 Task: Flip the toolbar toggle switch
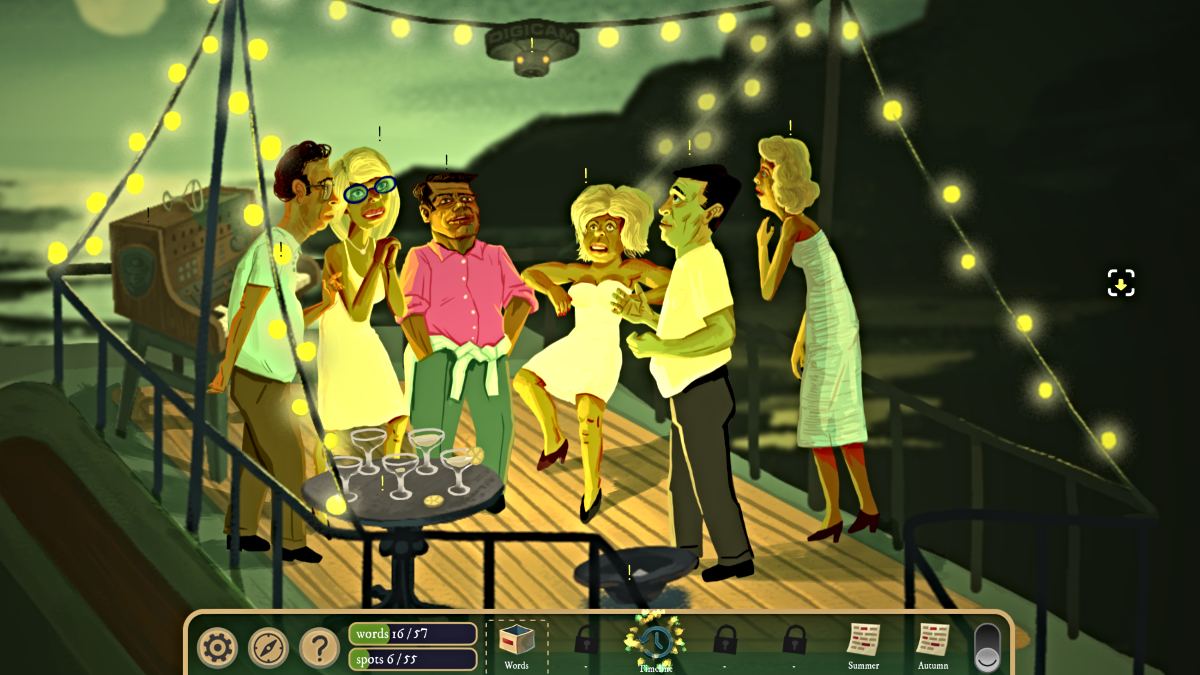click(x=987, y=647)
